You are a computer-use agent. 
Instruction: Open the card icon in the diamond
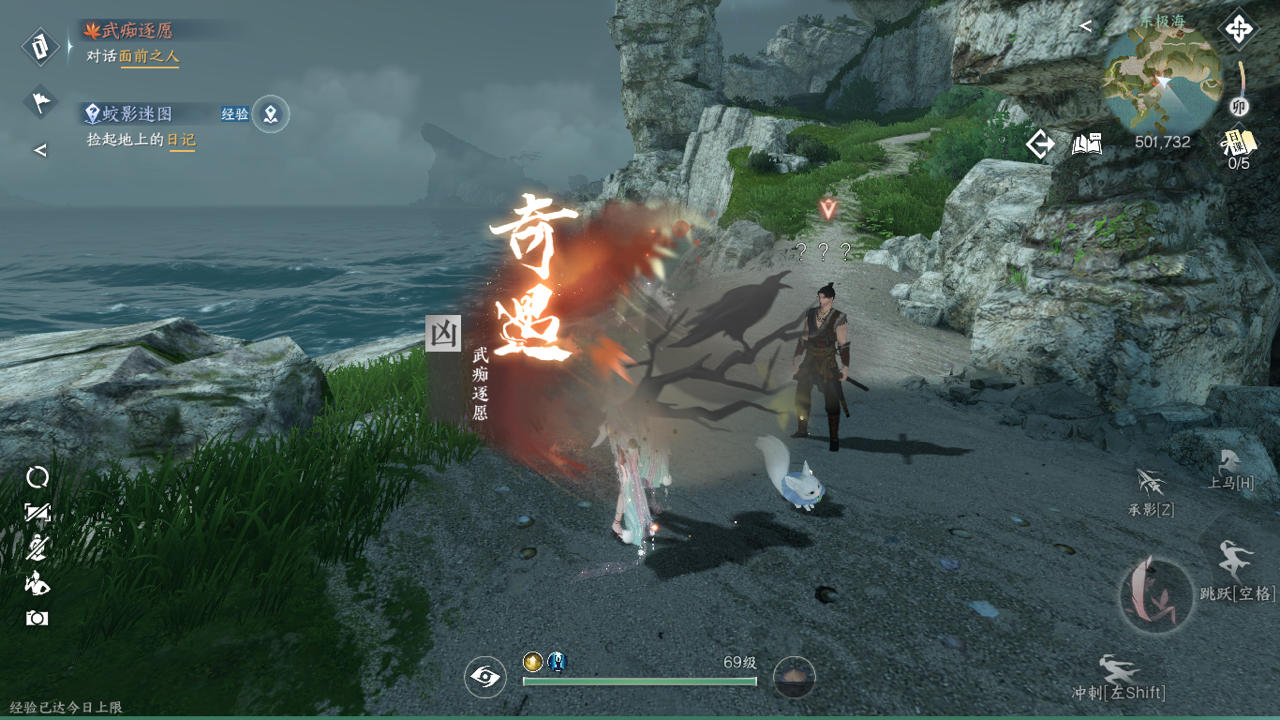40,46
